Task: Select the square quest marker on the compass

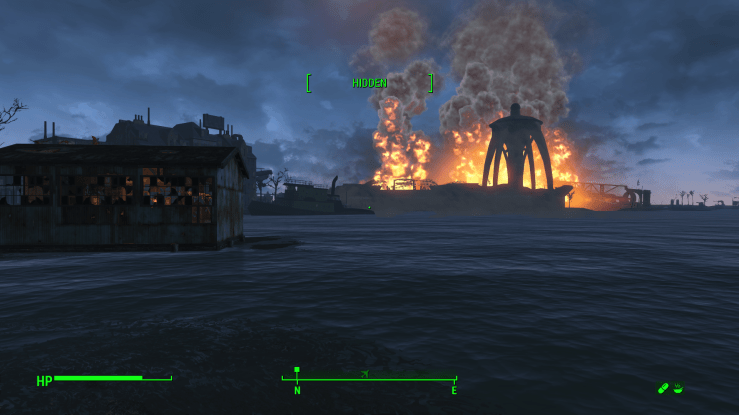Action: click(297, 370)
